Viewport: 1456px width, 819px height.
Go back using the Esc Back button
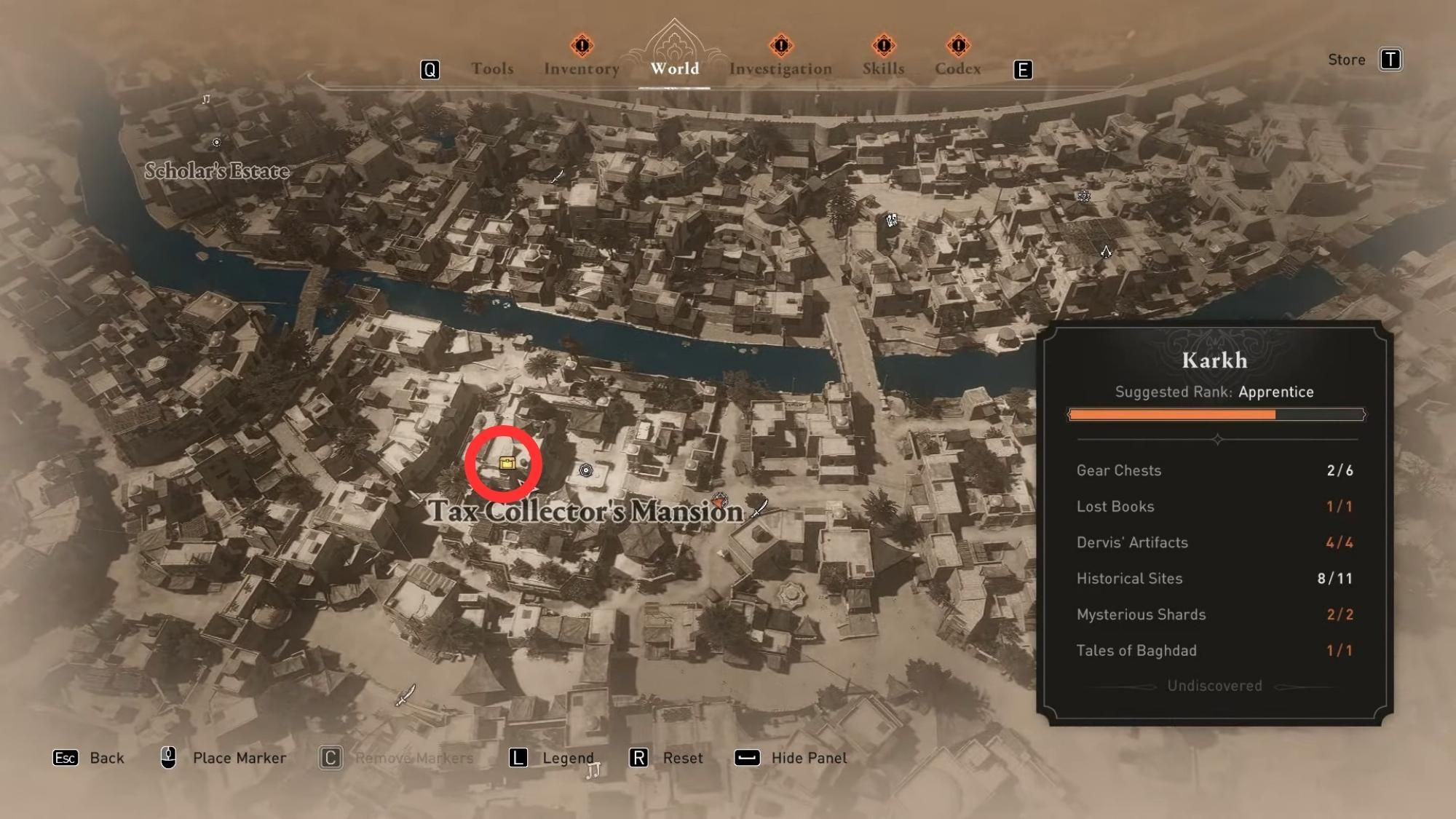[x=87, y=757]
